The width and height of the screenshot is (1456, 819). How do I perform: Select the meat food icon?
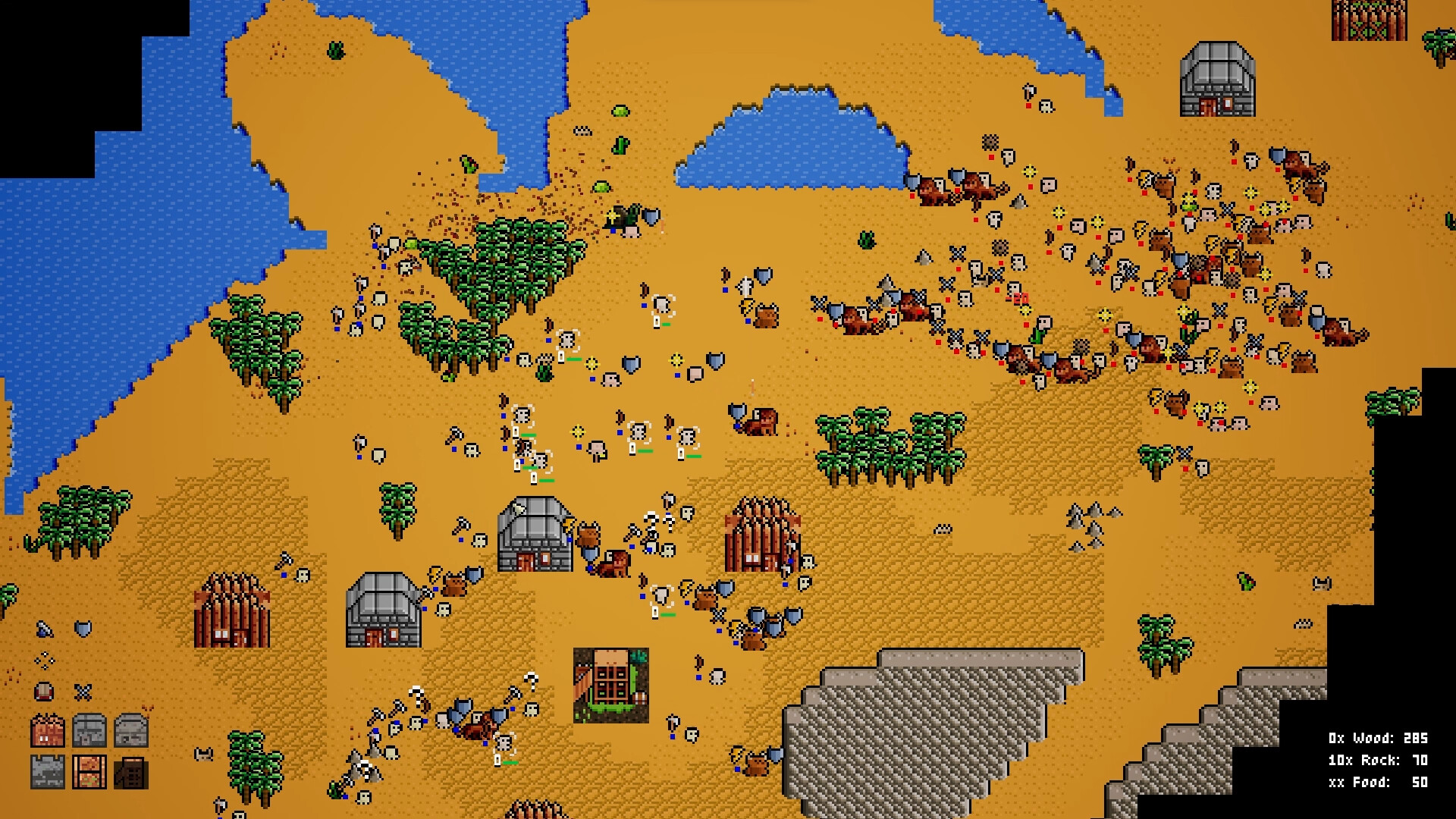(42, 691)
